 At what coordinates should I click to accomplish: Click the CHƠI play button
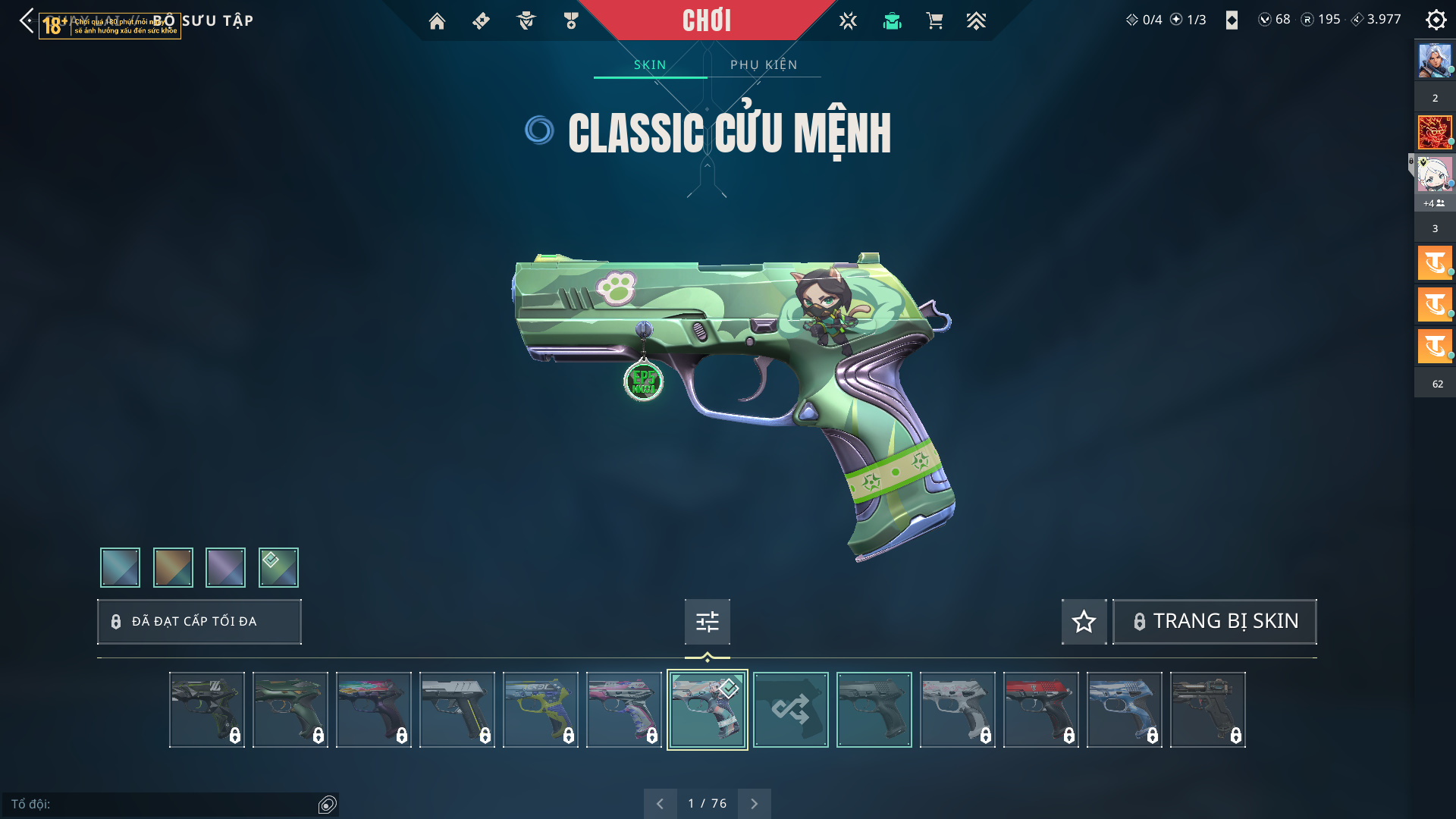coord(706,20)
